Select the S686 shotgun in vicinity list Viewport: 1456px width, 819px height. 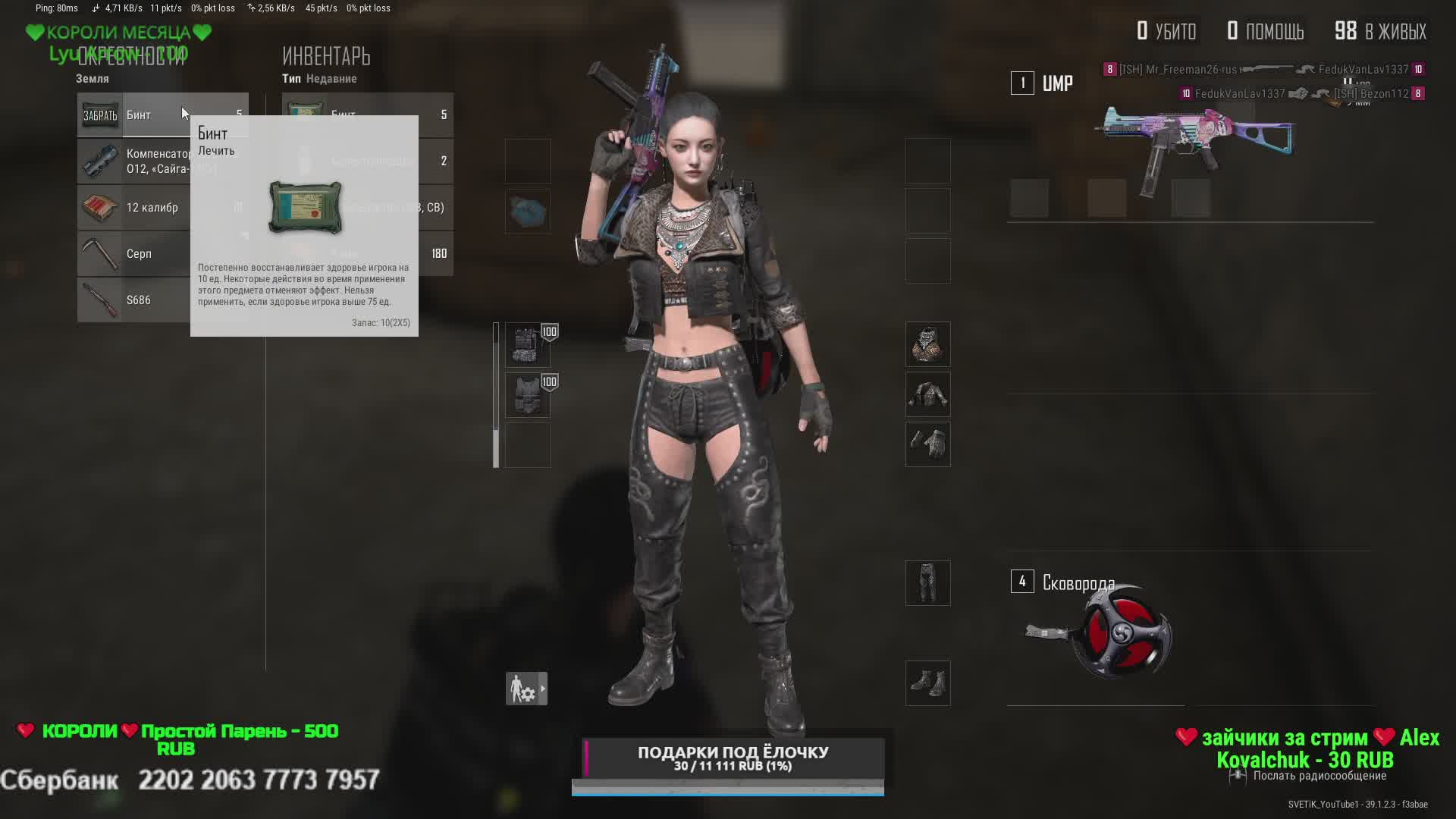(133, 300)
